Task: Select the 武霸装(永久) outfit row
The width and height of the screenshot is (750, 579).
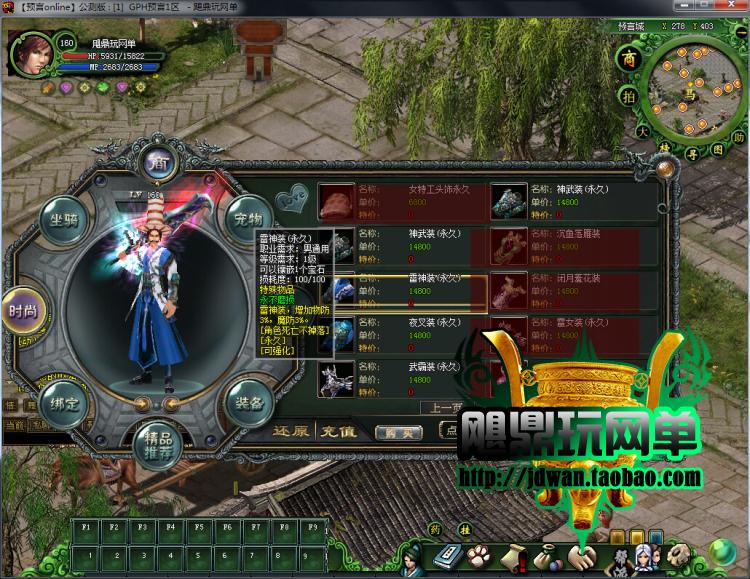Action: [400, 379]
